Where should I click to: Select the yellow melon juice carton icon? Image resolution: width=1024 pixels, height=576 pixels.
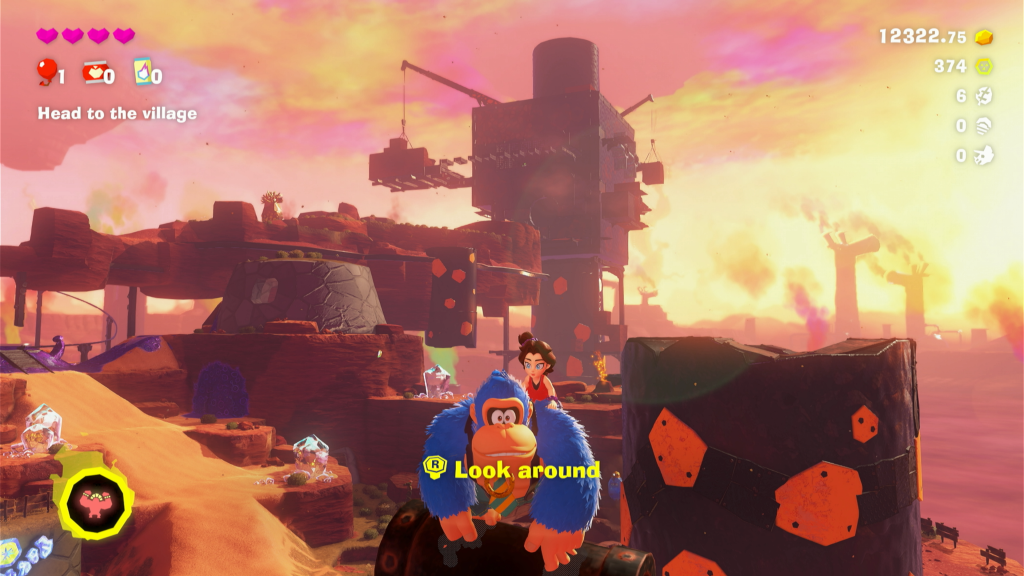click(x=142, y=71)
